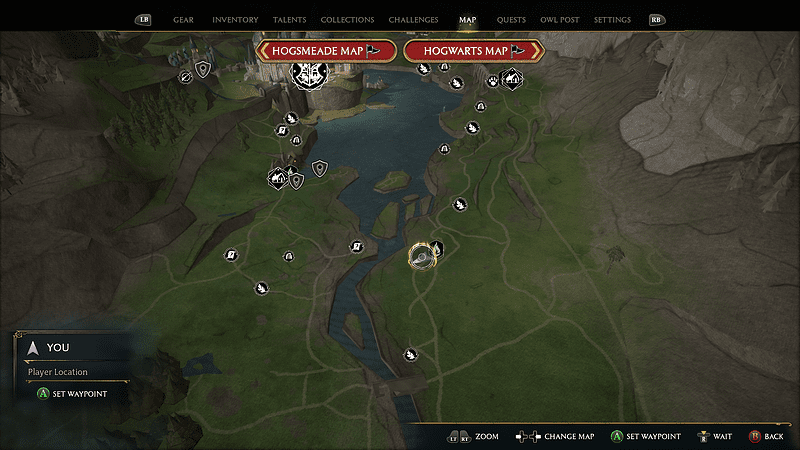Screen dimensions: 800x450
Task: Show the Talents tab
Action: [289, 20]
